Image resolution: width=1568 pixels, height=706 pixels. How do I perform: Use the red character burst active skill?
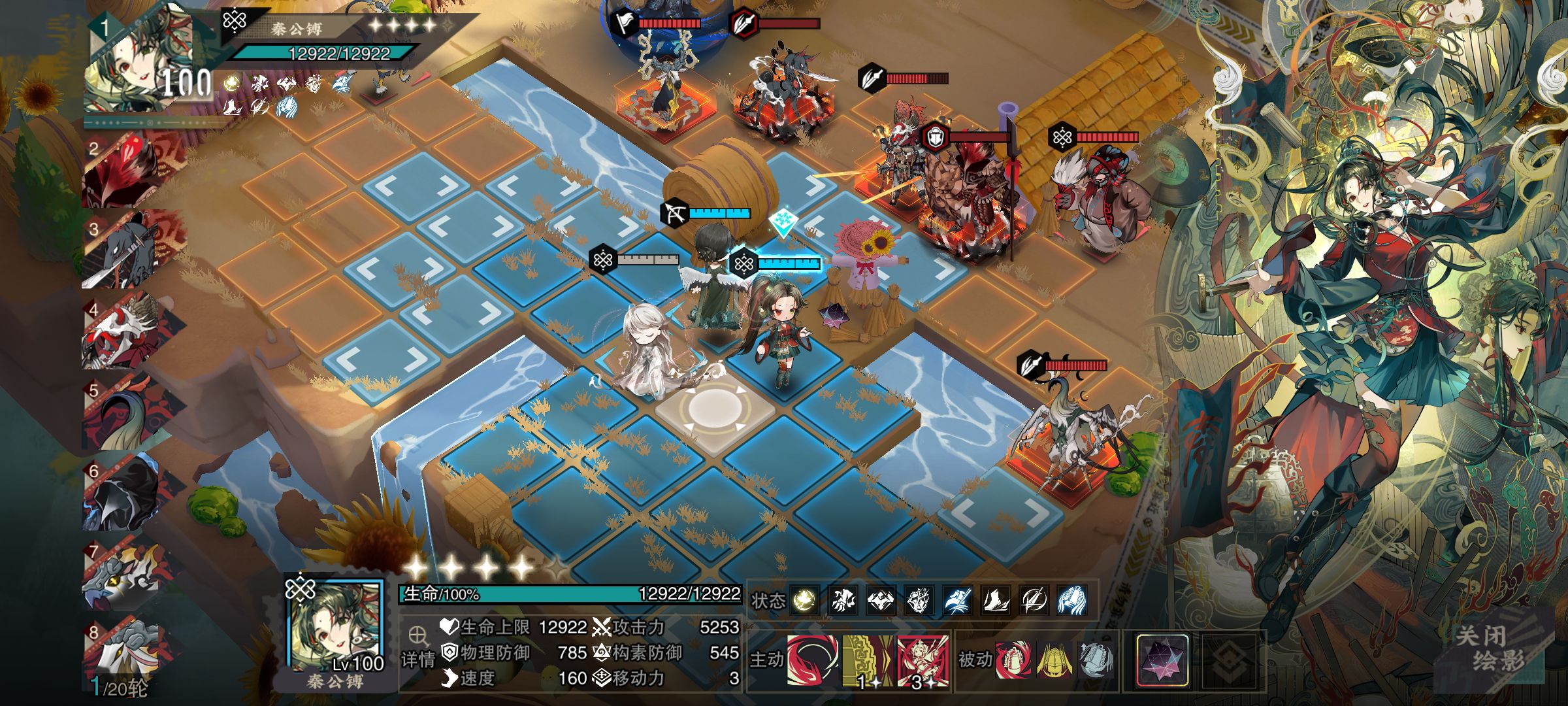click(x=922, y=660)
